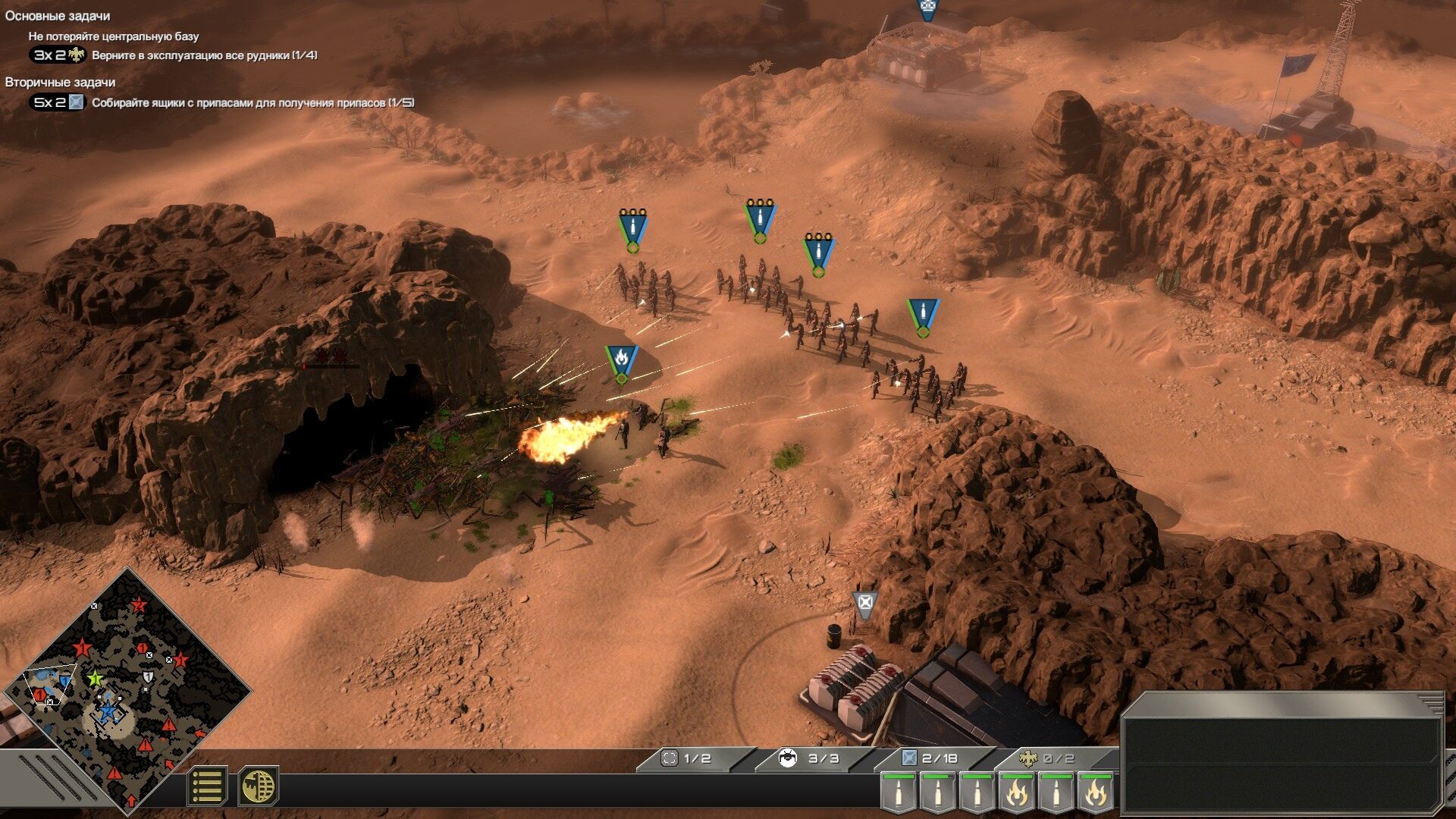This screenshot has height=819, width=1456.
Task: Select the rifle squad marker without rank pips
Action: 923,314
